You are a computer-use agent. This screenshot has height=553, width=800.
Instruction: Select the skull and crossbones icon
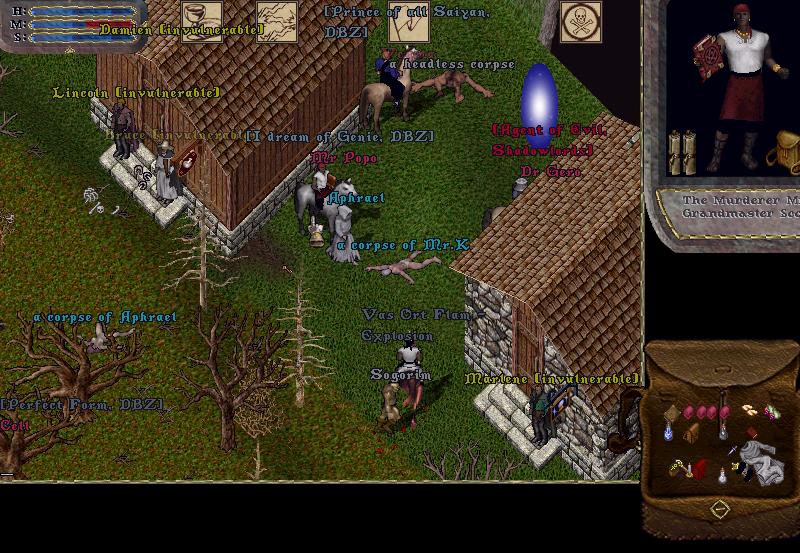coord(580,21)
